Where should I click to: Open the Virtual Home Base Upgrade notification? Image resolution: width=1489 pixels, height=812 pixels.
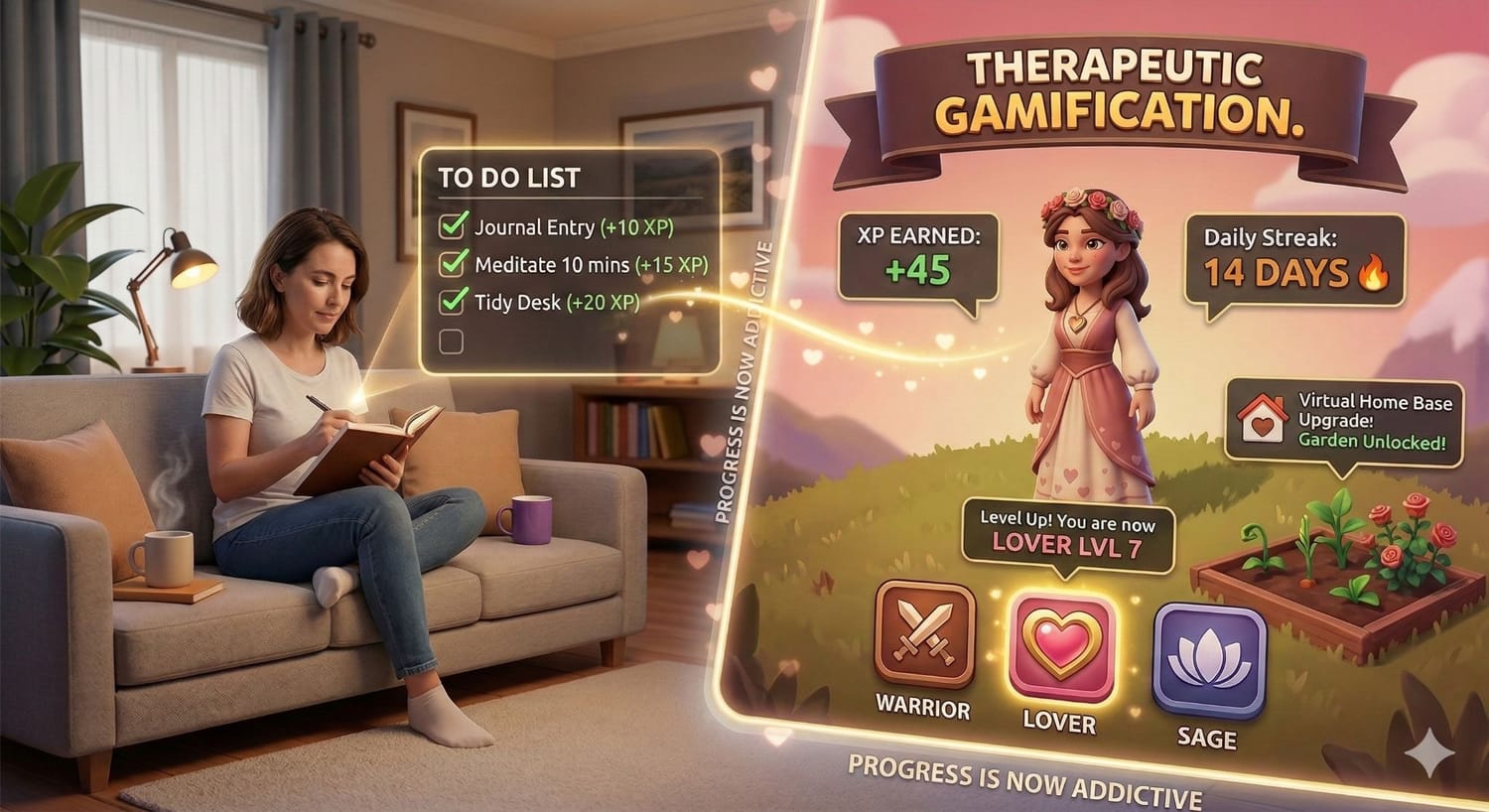click(1345, 421)
